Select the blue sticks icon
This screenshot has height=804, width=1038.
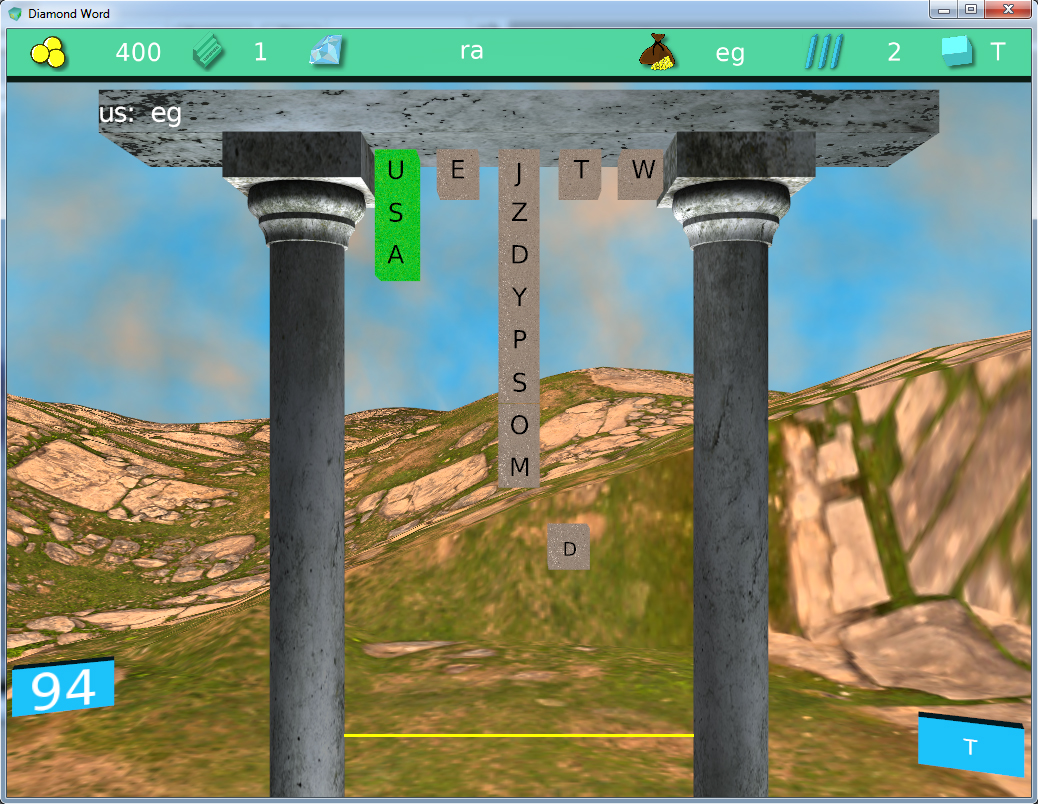coord(824,52)
